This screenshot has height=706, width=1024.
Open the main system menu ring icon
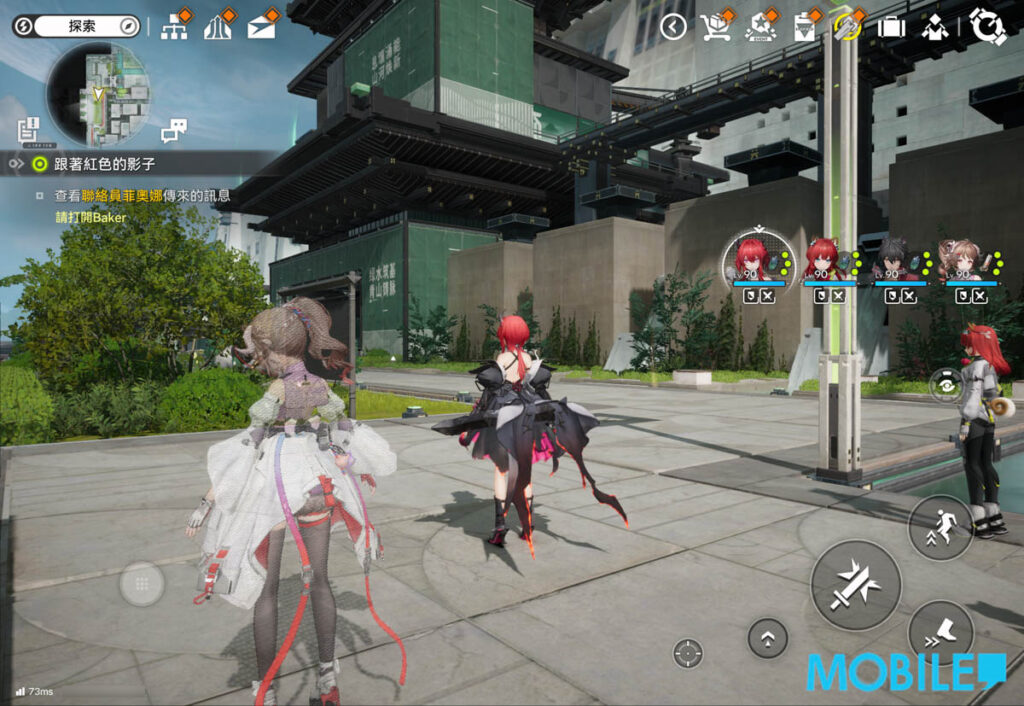click(x=987, y=26)
